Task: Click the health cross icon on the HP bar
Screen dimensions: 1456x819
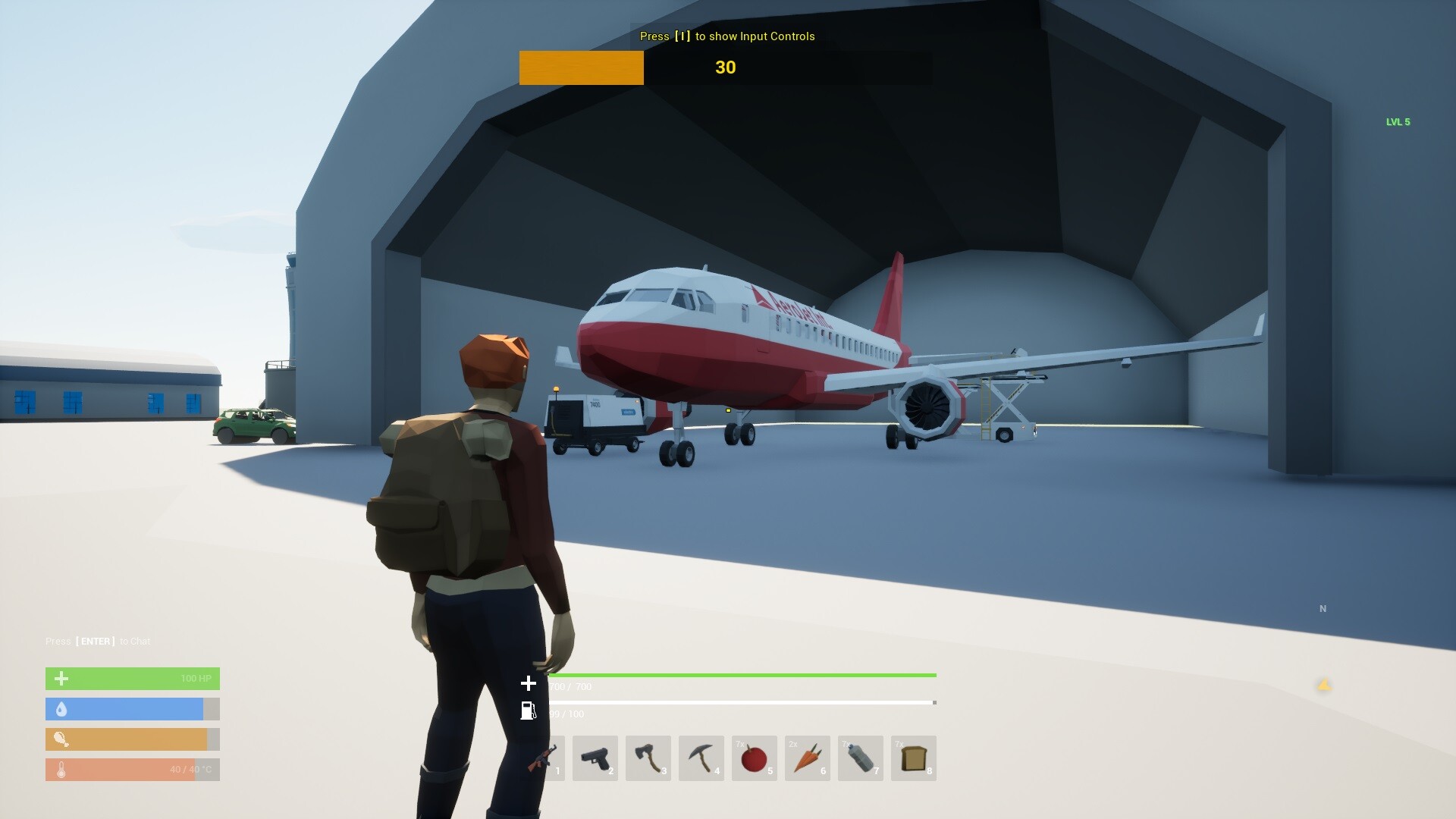Action: point(61,678)
